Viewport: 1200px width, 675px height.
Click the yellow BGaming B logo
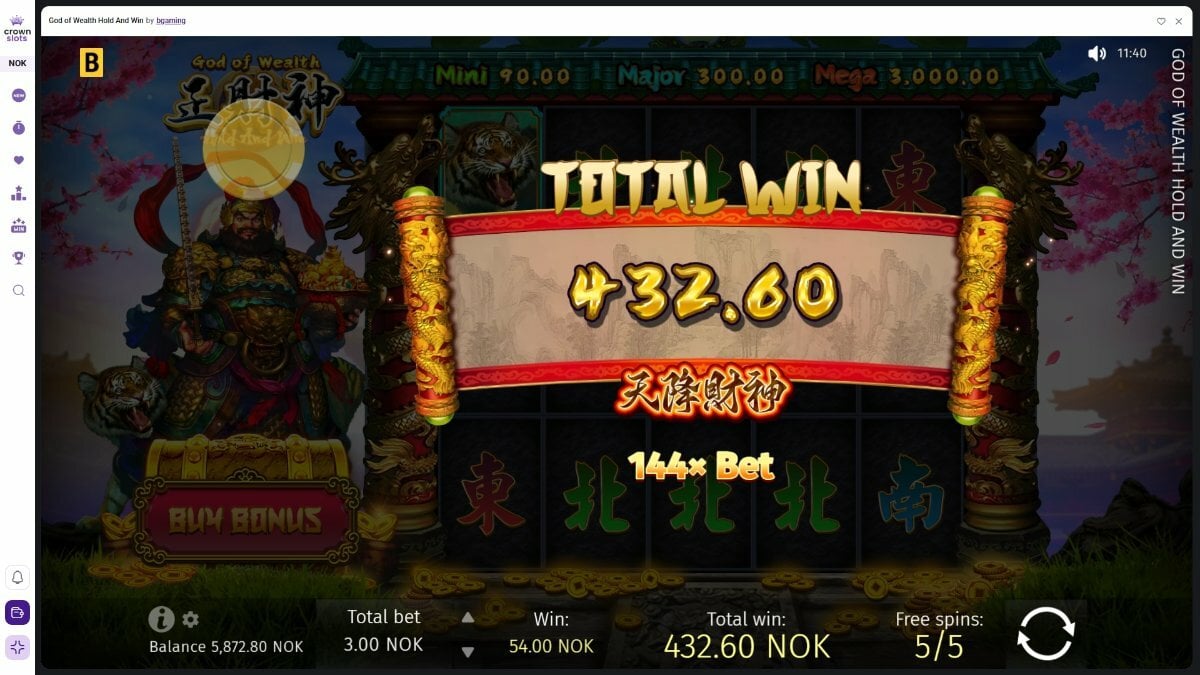pyautogui.click(x=91, y=63)
